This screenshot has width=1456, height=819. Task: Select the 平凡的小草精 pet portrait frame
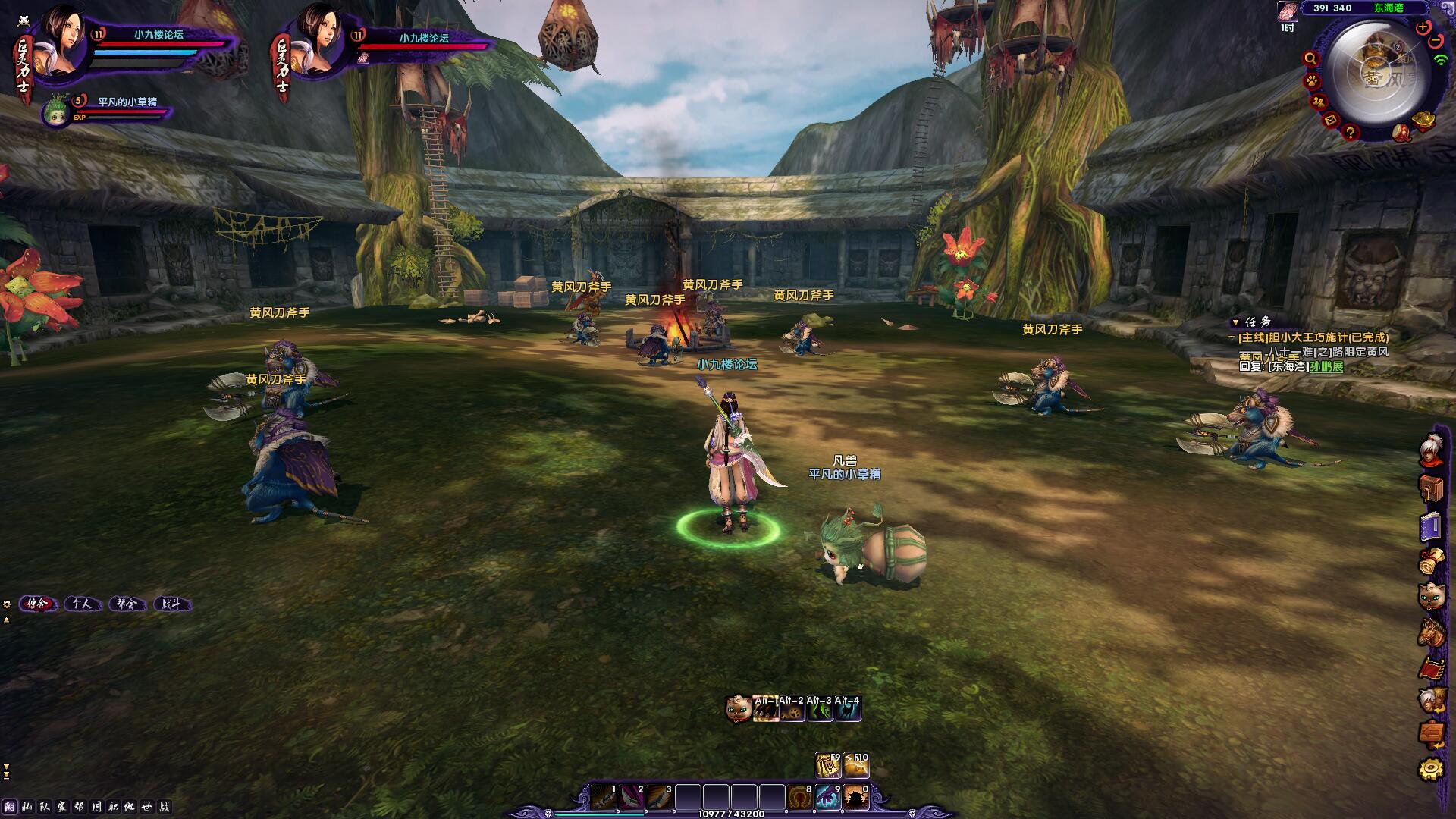pyautogui.click(x=57, y=112)
